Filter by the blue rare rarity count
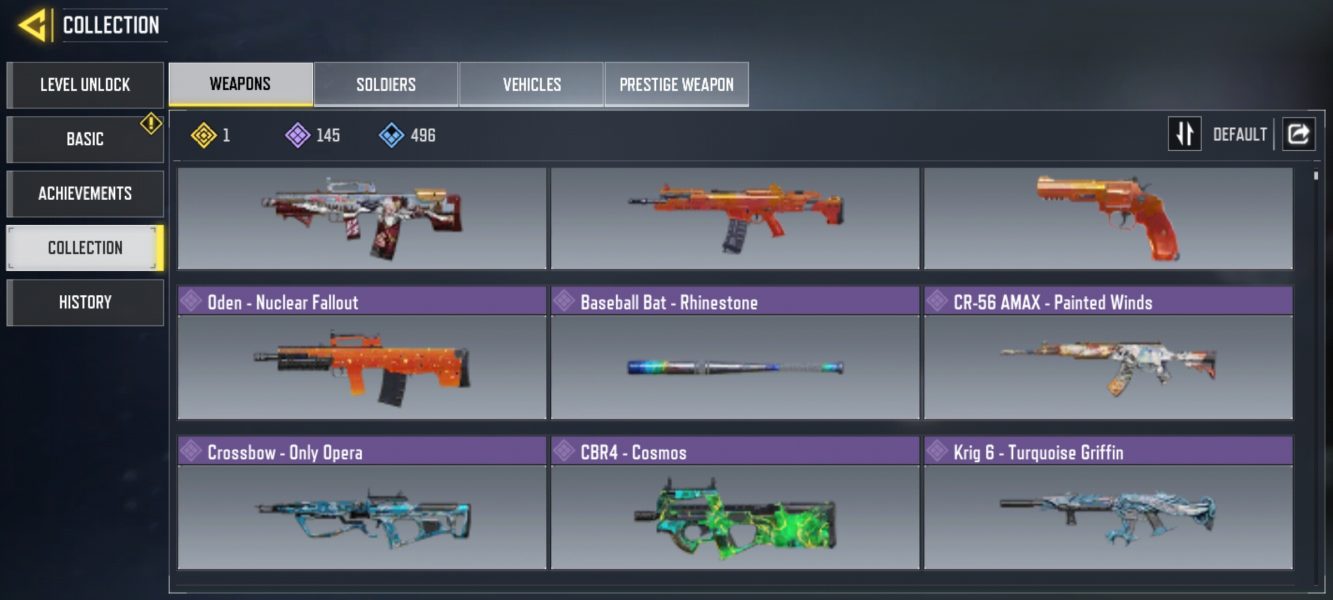 pos(407,135)
